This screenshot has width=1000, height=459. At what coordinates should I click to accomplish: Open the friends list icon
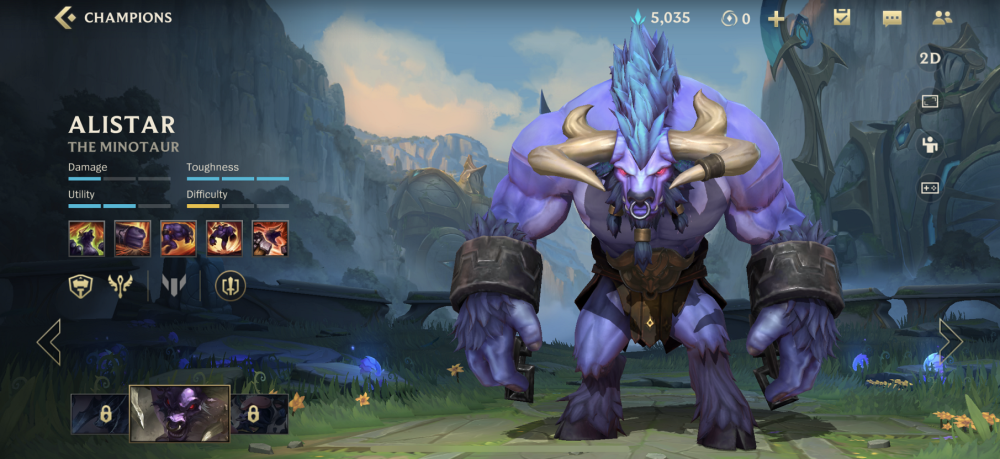[x=942, y=17]
